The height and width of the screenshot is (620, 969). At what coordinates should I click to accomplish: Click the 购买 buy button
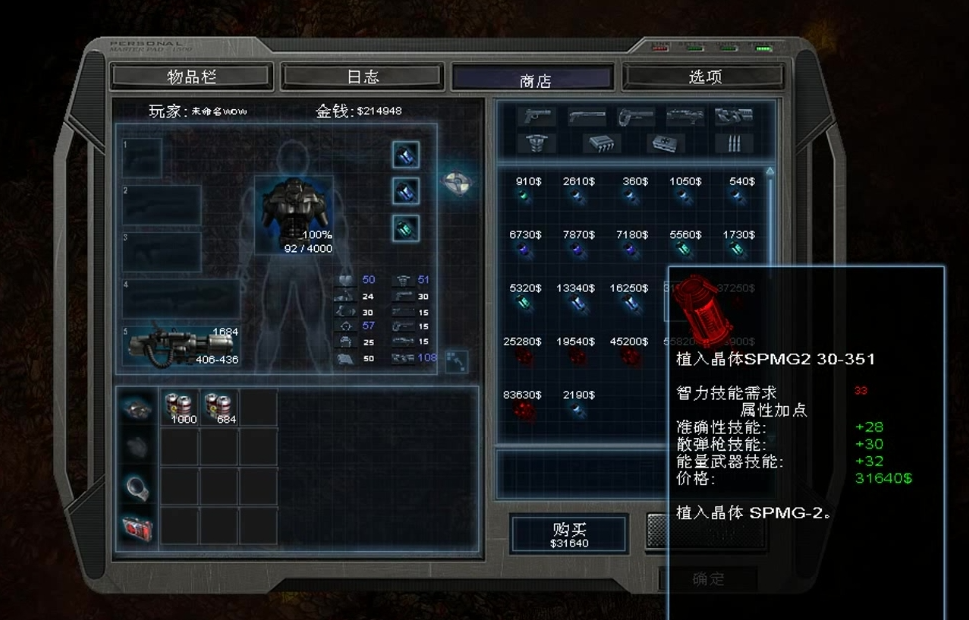pyautogui.click(x=568, y=534)
